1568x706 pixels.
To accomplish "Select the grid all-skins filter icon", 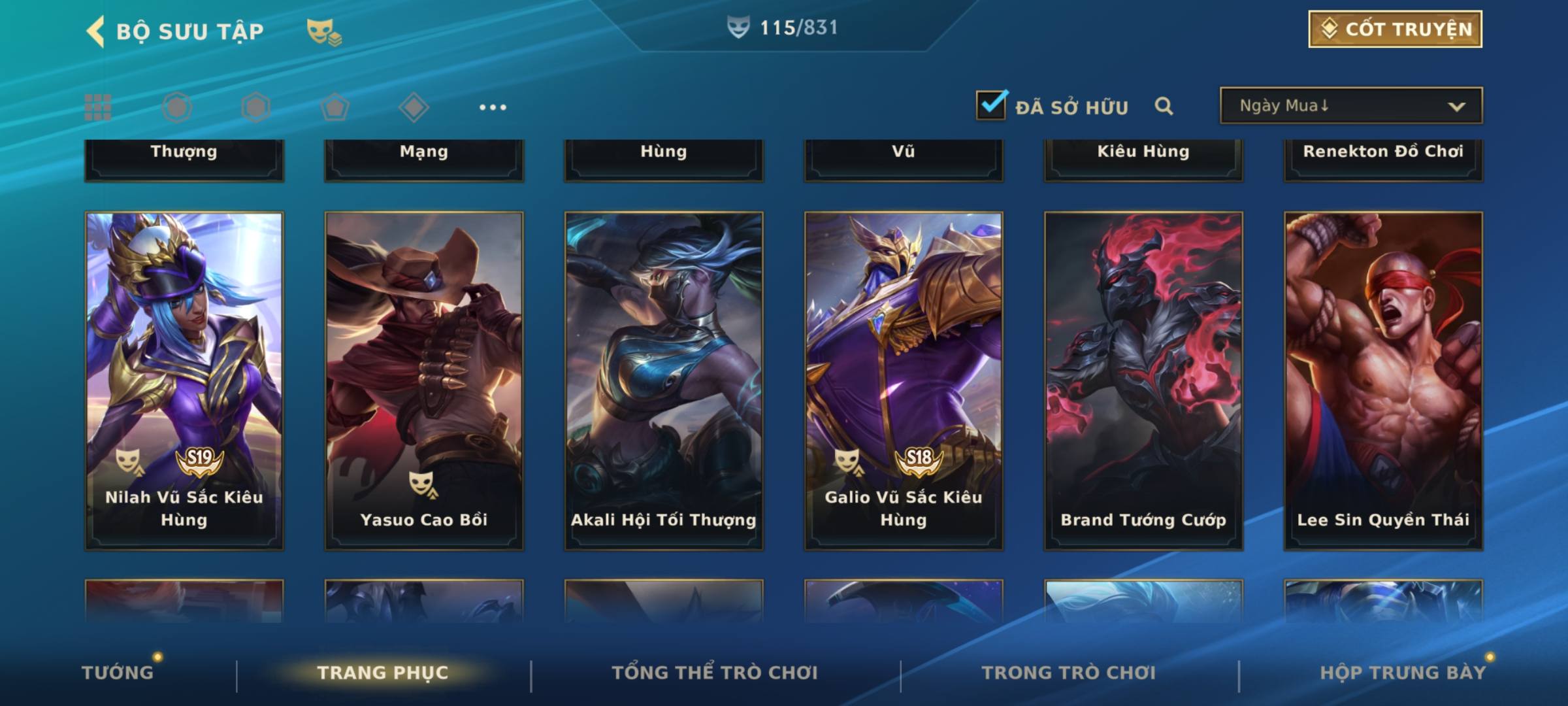I will tap(98, 107).
